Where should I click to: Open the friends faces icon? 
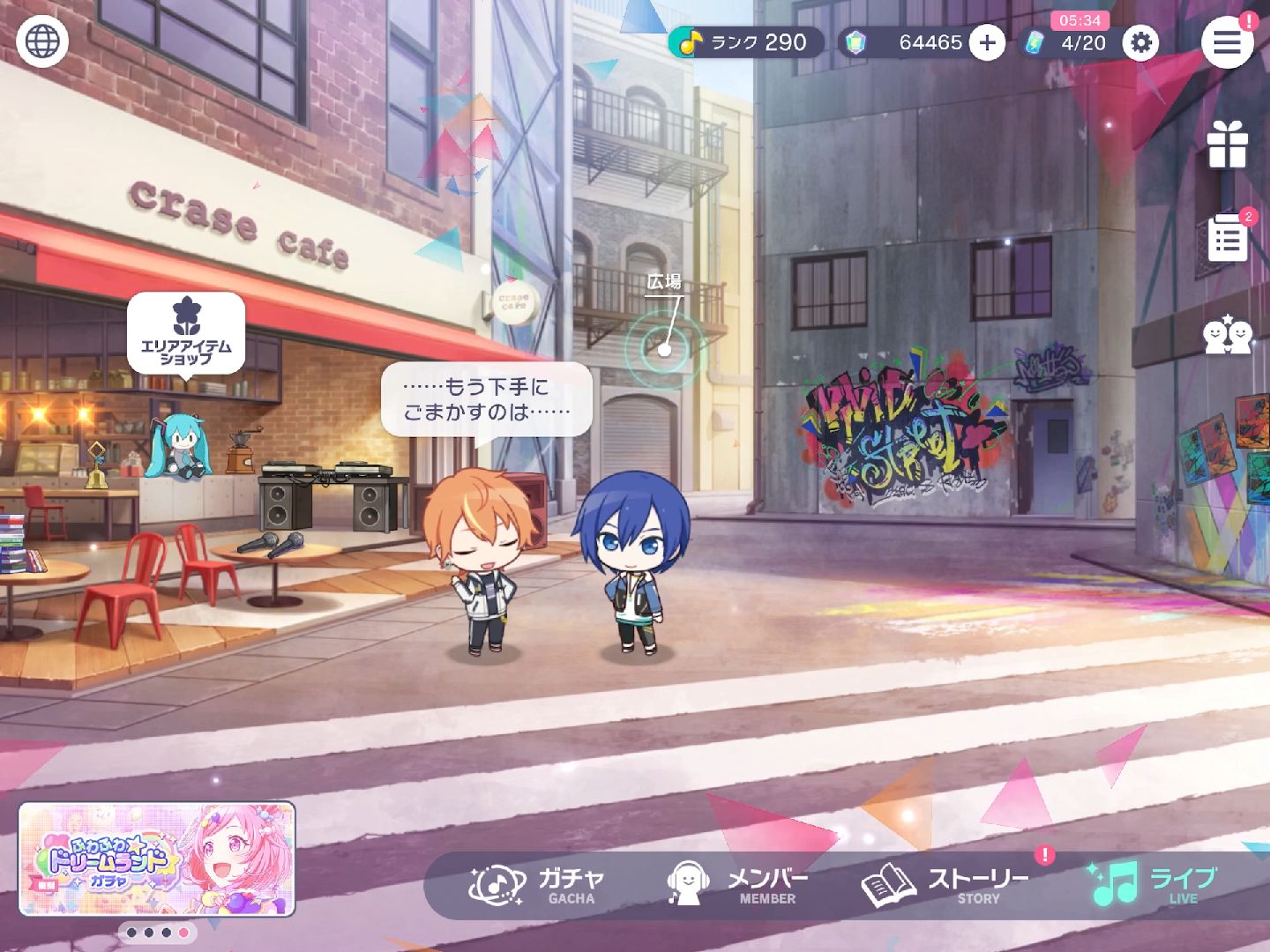1227,335
